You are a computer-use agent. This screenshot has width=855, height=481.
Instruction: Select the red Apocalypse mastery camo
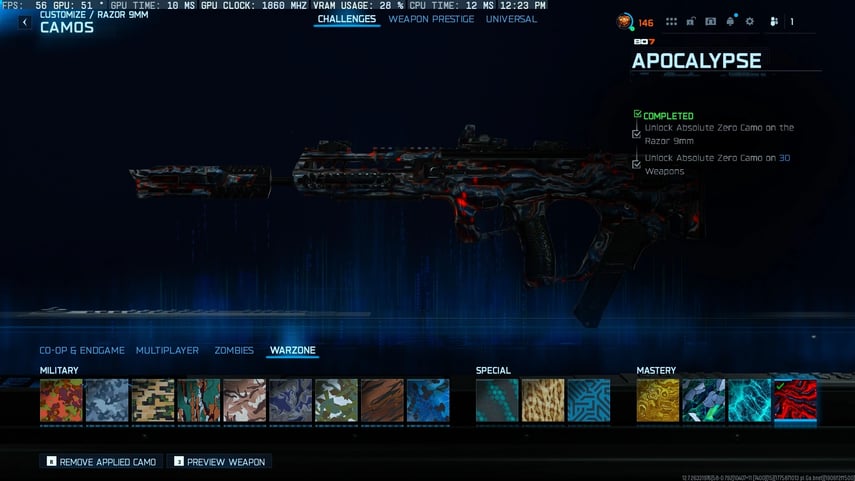tap(796, 400)
